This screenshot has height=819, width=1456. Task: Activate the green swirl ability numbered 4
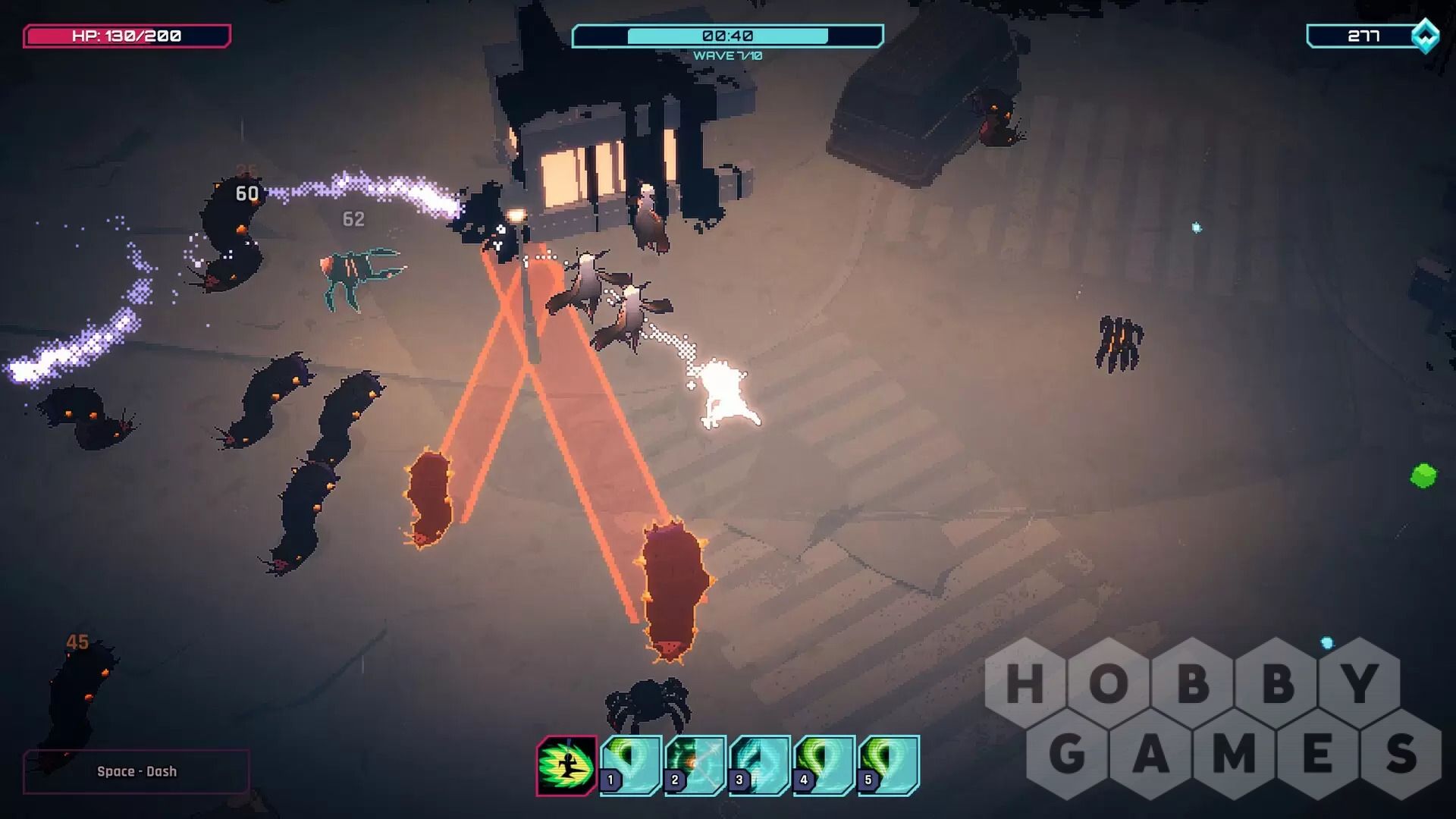tap(824, 765)
